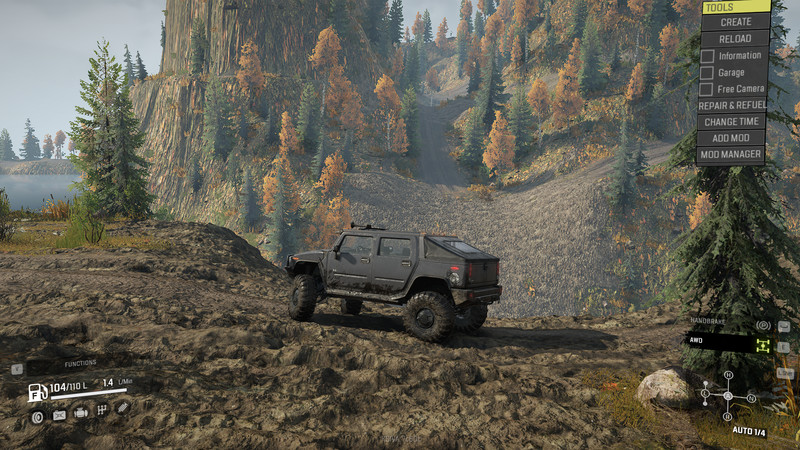
Task: Open the MOD MANAGER
Action: click(732, 154)
